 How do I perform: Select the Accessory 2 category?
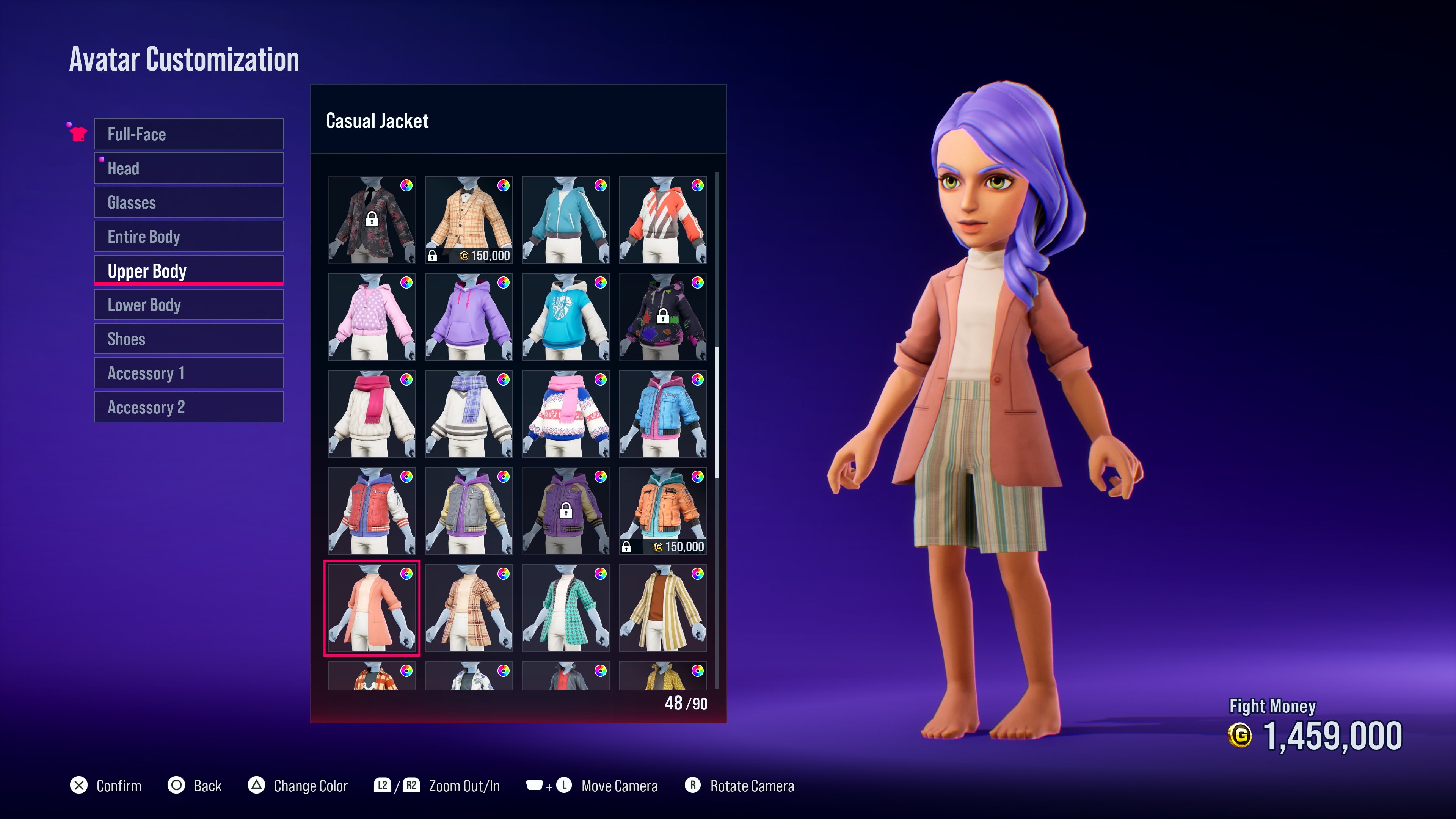[x=188, y=406]
